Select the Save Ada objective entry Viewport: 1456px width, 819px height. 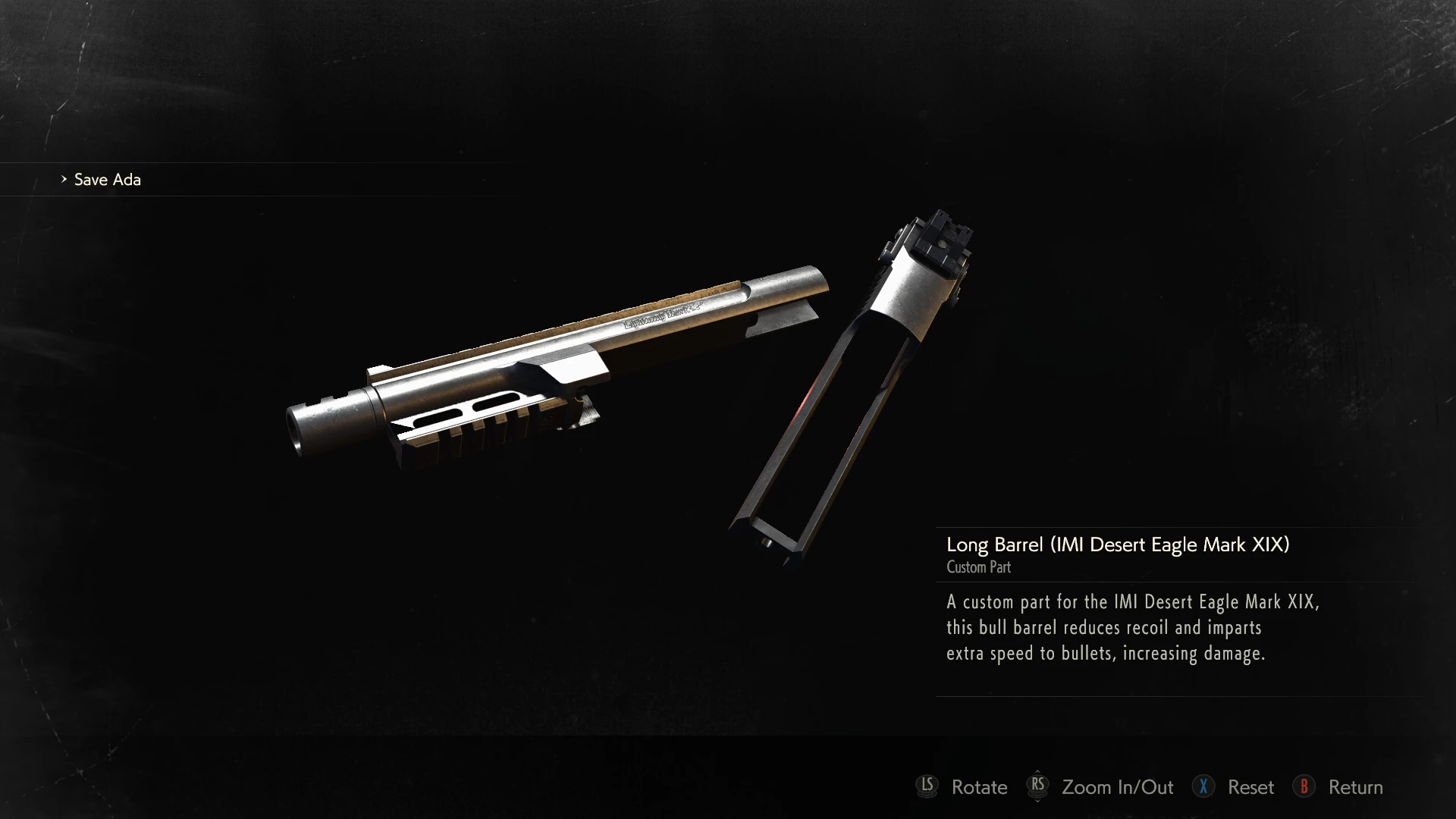pyautogui.click(x=107, y=180)
